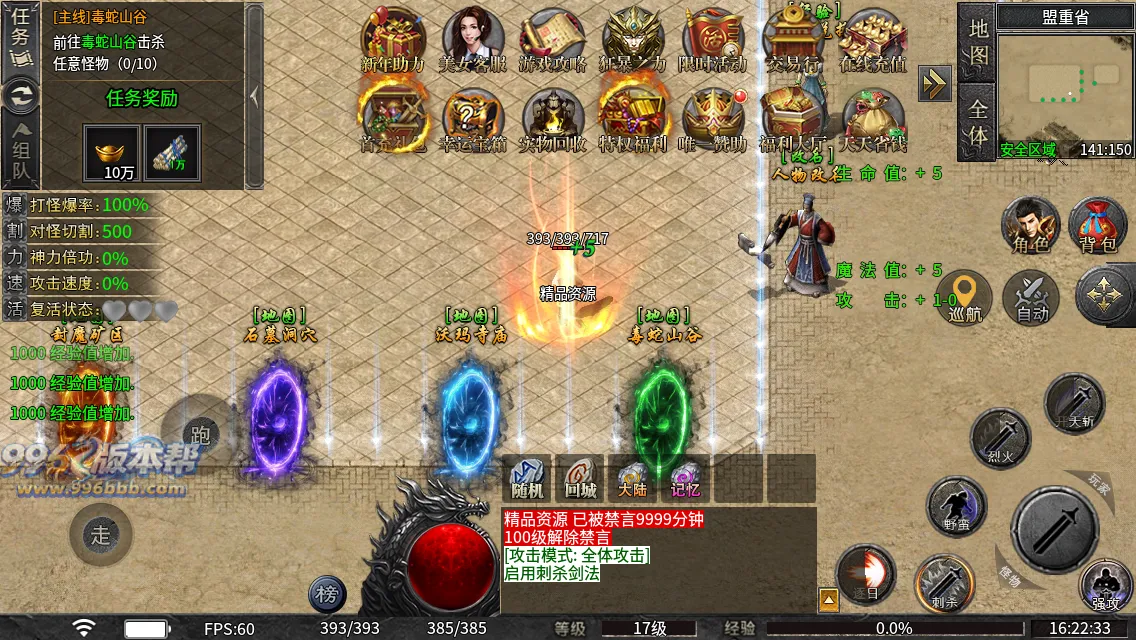This screenshot has width=1136, height=640.
Task: Open the 地图 map button
Action: point(978,41)
